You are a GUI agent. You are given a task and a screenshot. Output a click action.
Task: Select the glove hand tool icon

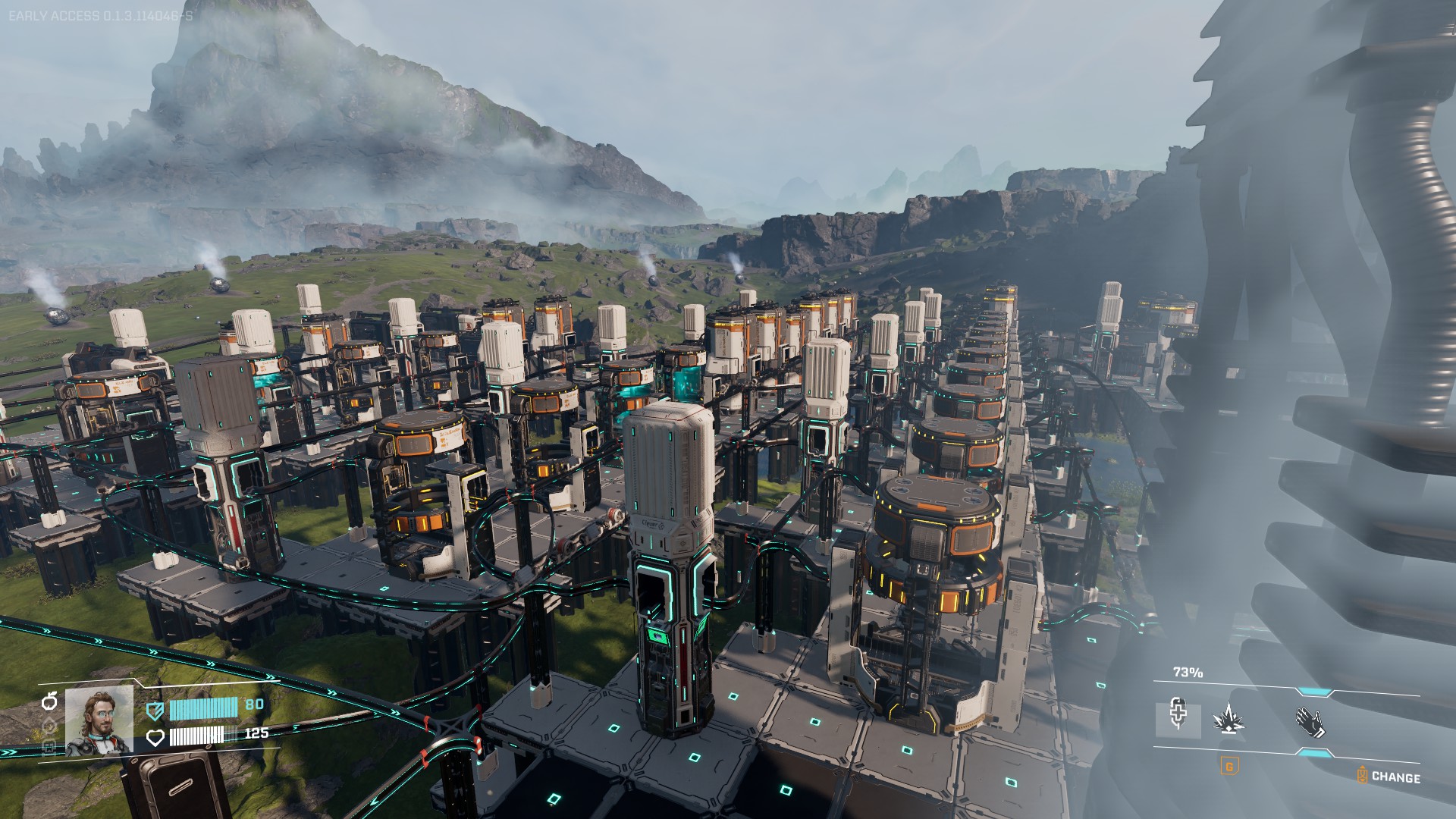(x=1310, y=721)
